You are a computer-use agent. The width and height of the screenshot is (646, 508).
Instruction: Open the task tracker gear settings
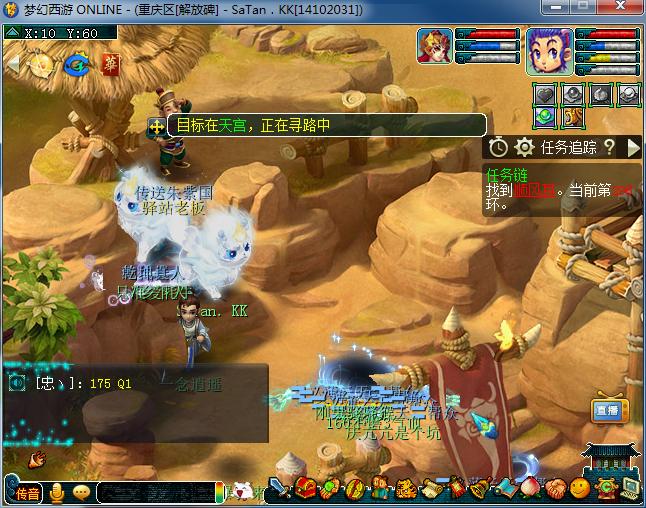[524, 147]
